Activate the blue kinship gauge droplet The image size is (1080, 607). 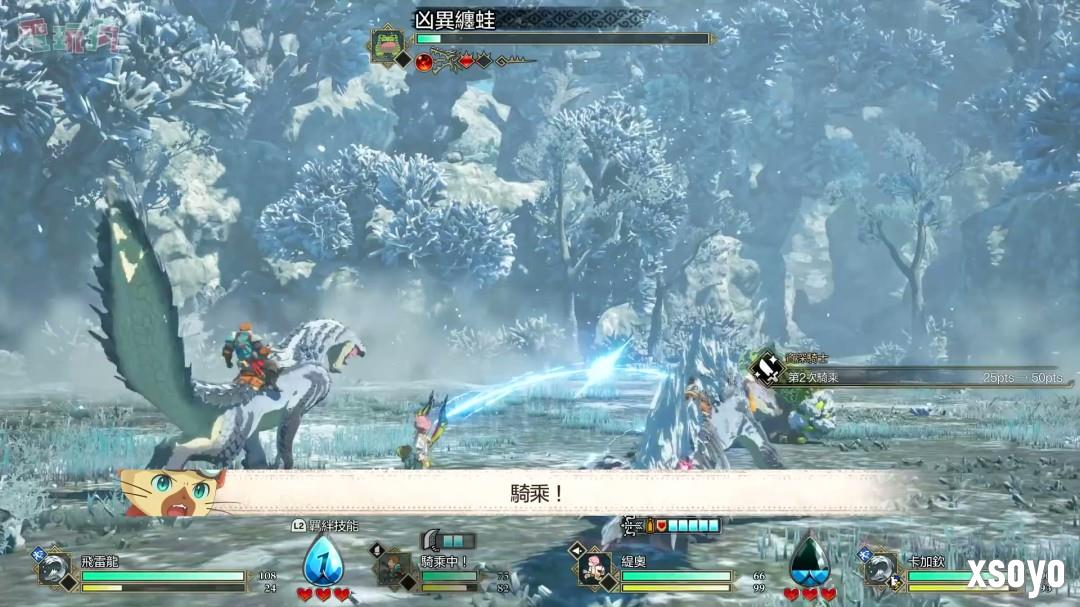tap(323, 561)
